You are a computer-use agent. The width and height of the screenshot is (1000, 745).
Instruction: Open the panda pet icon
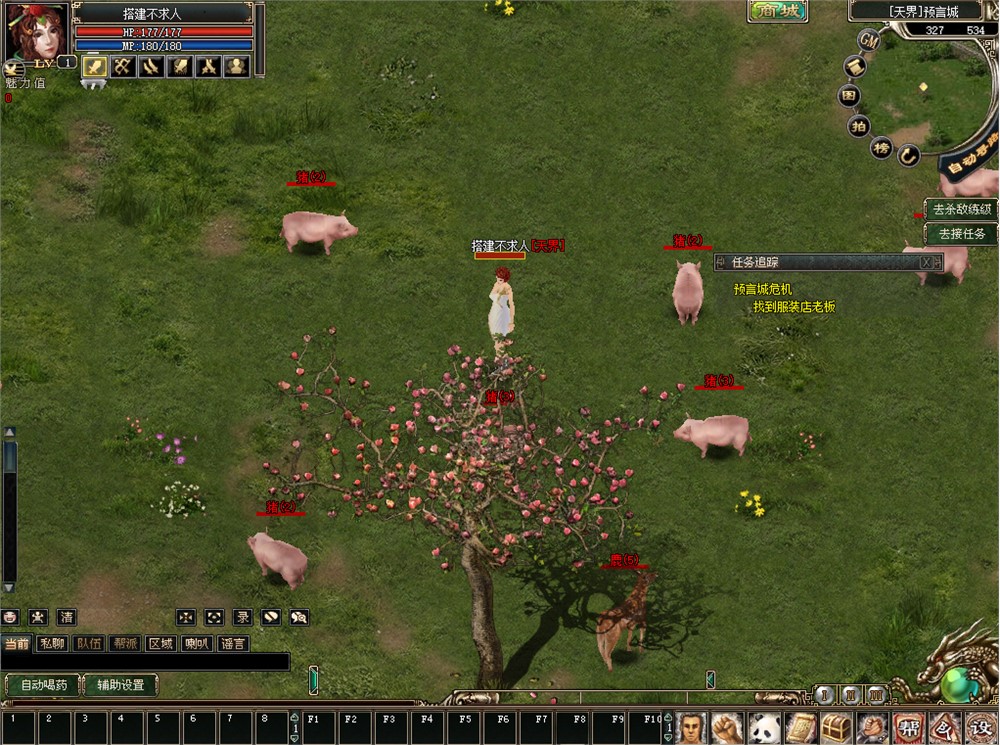point(764,727)
